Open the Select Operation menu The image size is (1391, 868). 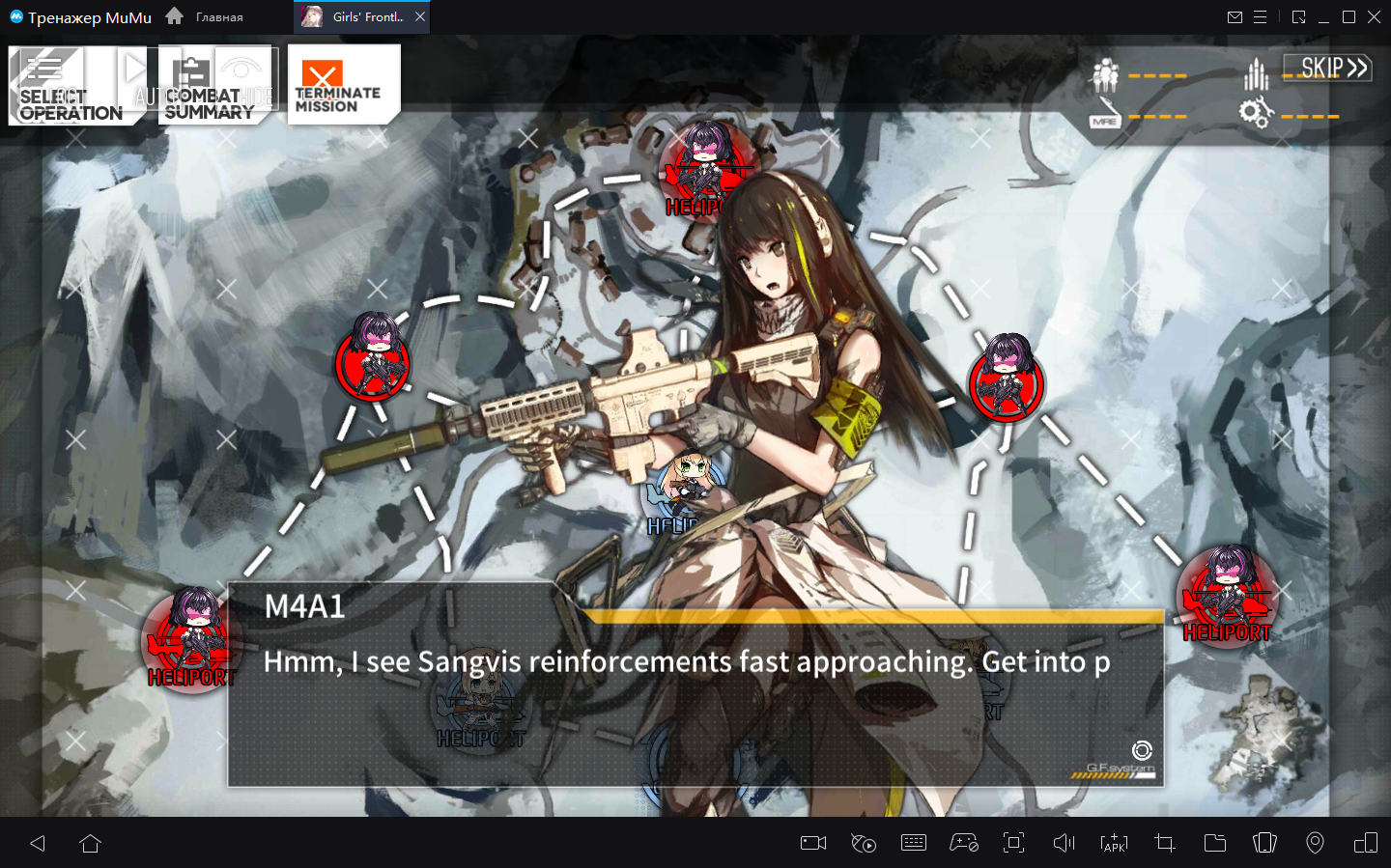(x=70, y=87)
